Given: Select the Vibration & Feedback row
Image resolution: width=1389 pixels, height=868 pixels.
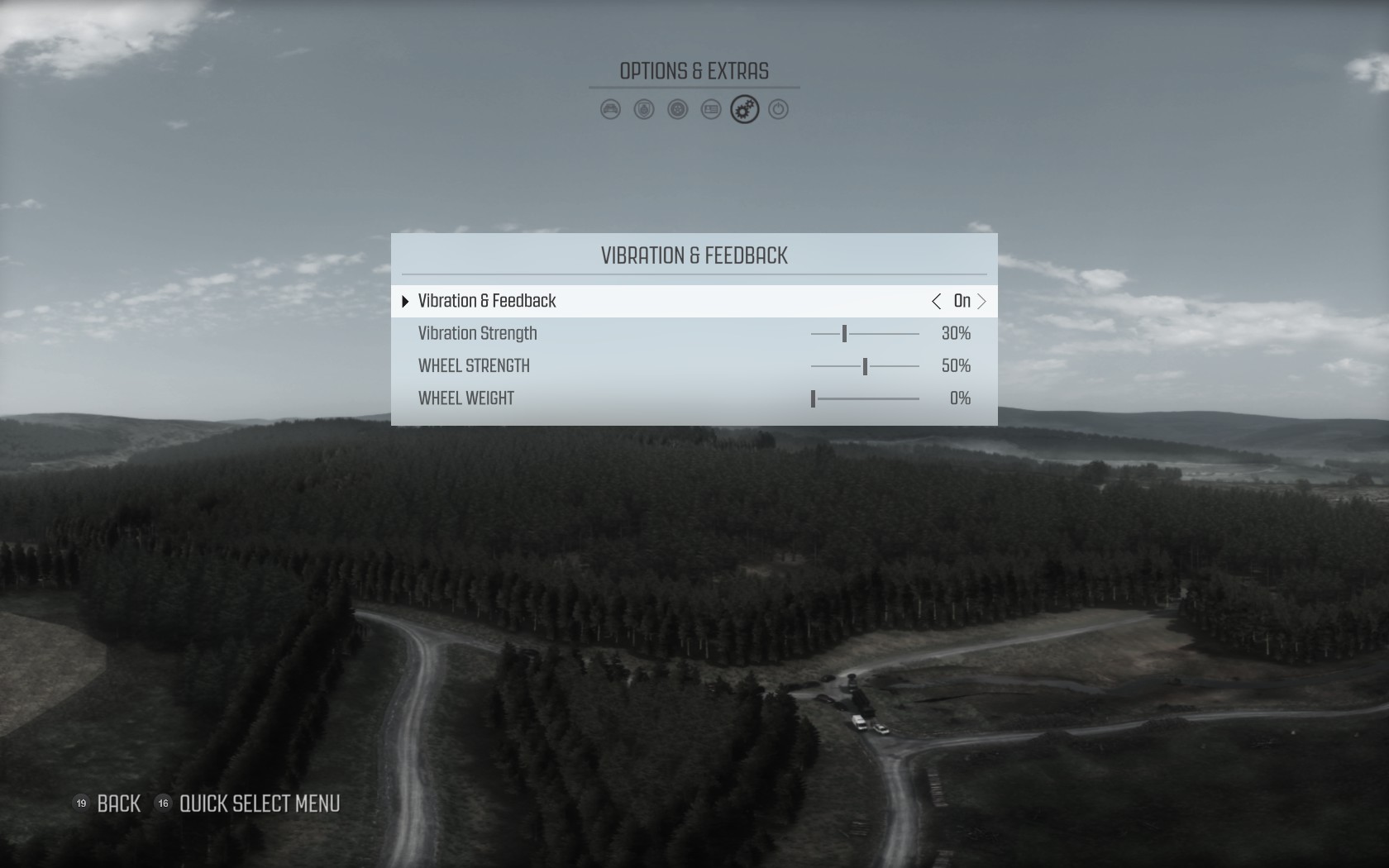Looking at the screenshot, I should (x=487, y=301).
